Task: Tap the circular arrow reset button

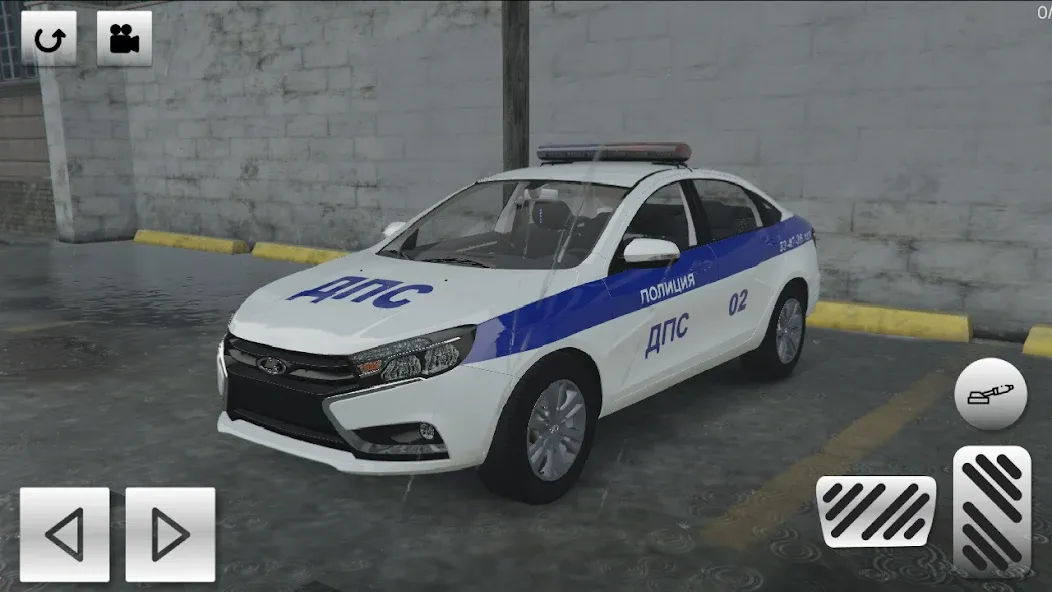Action: point(49,38)
